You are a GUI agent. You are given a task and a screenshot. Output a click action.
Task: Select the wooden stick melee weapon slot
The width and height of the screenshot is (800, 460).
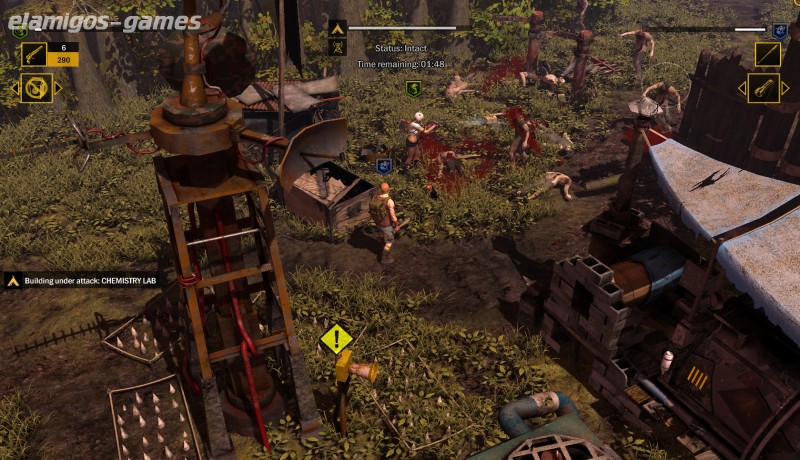pos(767,54)
